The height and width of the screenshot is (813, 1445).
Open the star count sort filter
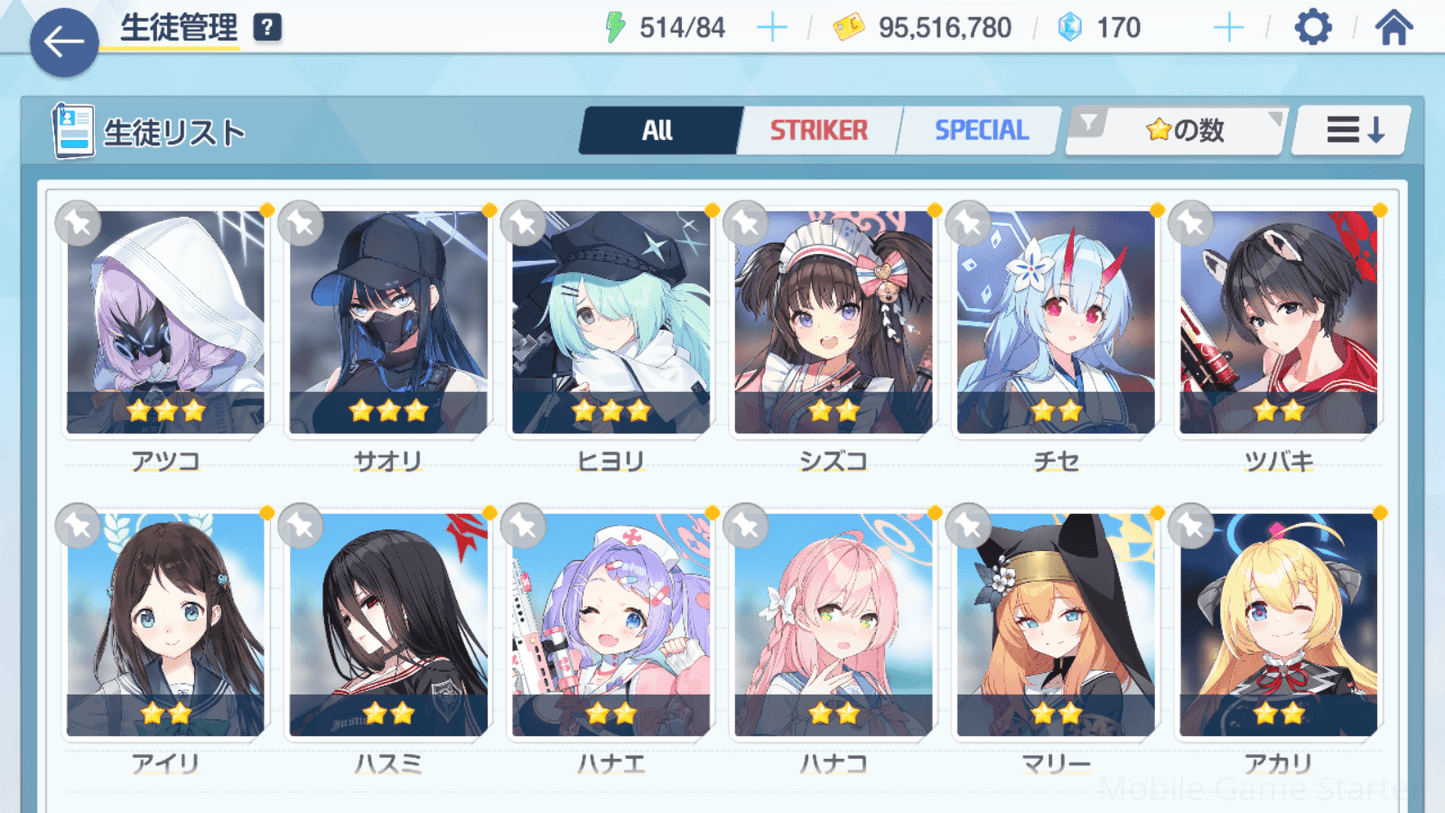tap(1178, 130)
